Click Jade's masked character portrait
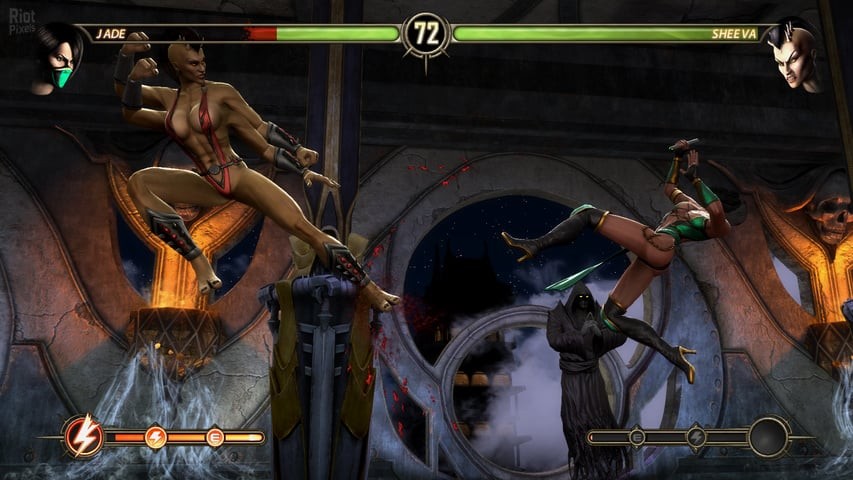The image size is (853, 480). (x=57, y=58)
